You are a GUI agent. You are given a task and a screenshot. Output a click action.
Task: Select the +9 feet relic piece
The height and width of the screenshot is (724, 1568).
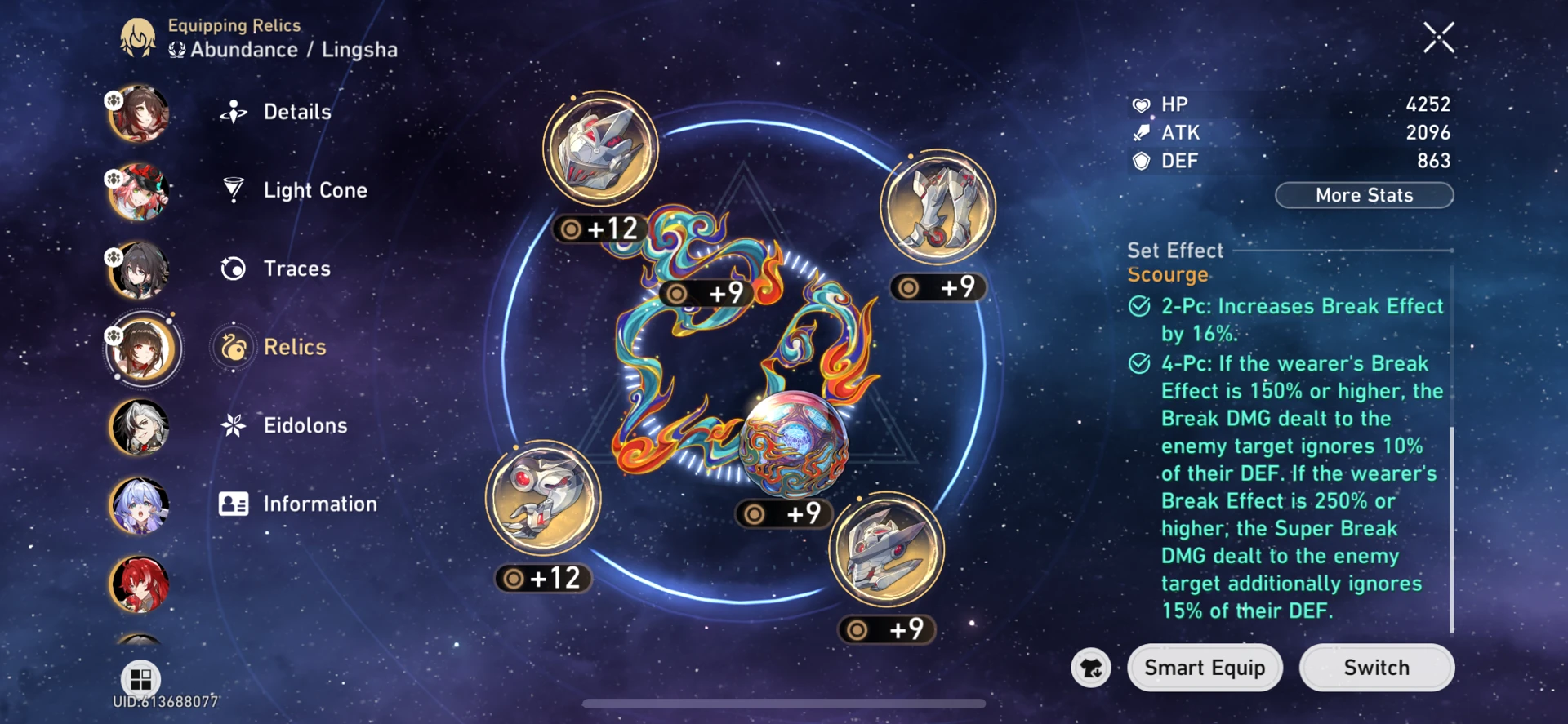(x=938, y=206)
